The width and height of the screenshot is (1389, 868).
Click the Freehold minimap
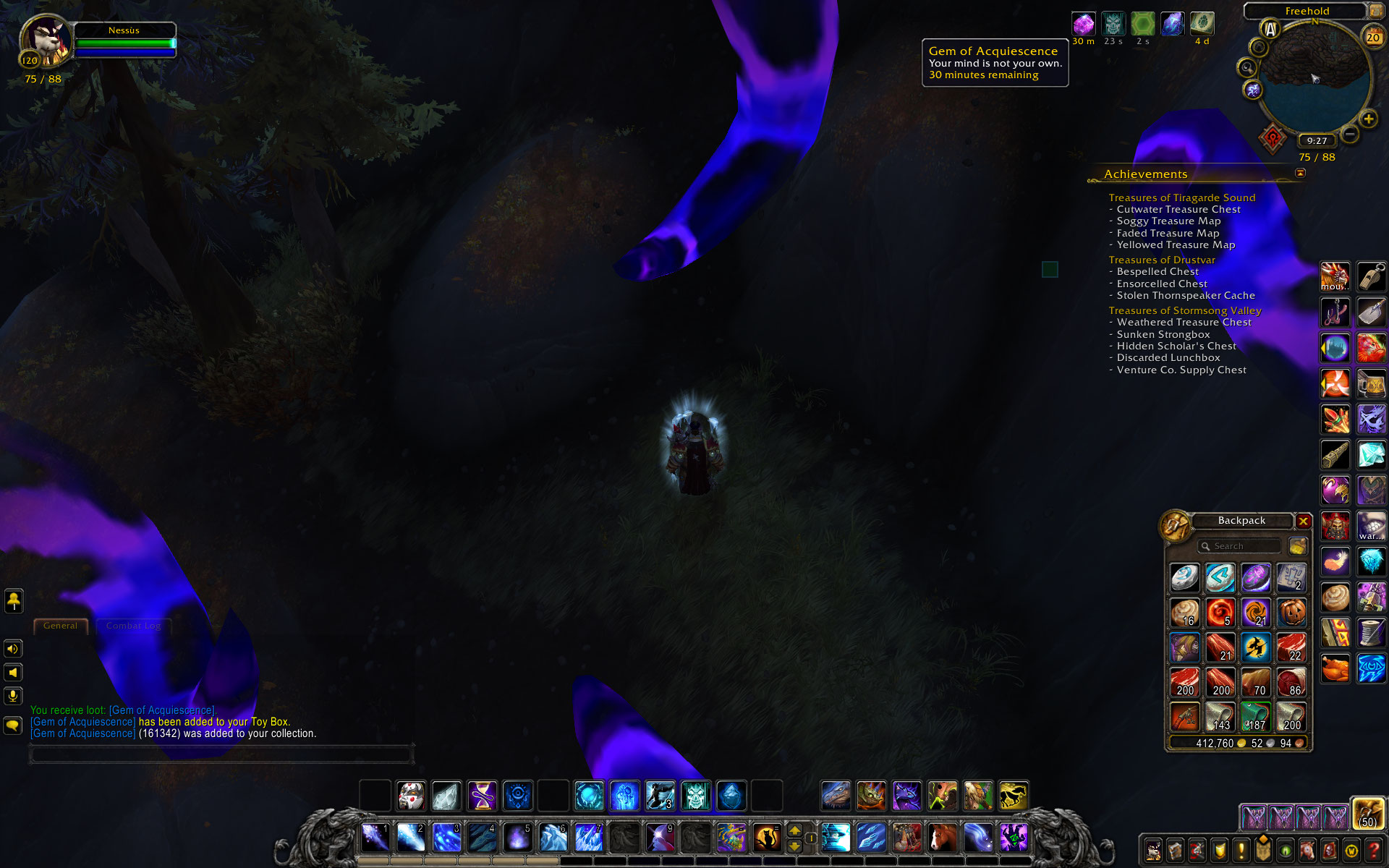point(1314,80)
